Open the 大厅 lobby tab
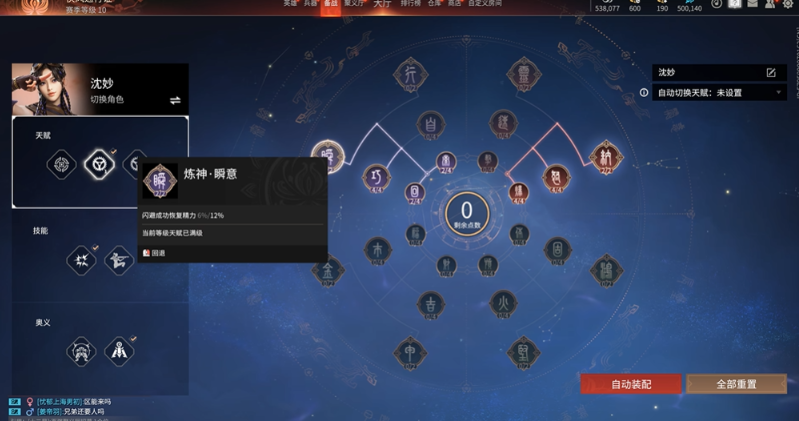The height and width of the screenshot is (421, 799). point(381,5)
